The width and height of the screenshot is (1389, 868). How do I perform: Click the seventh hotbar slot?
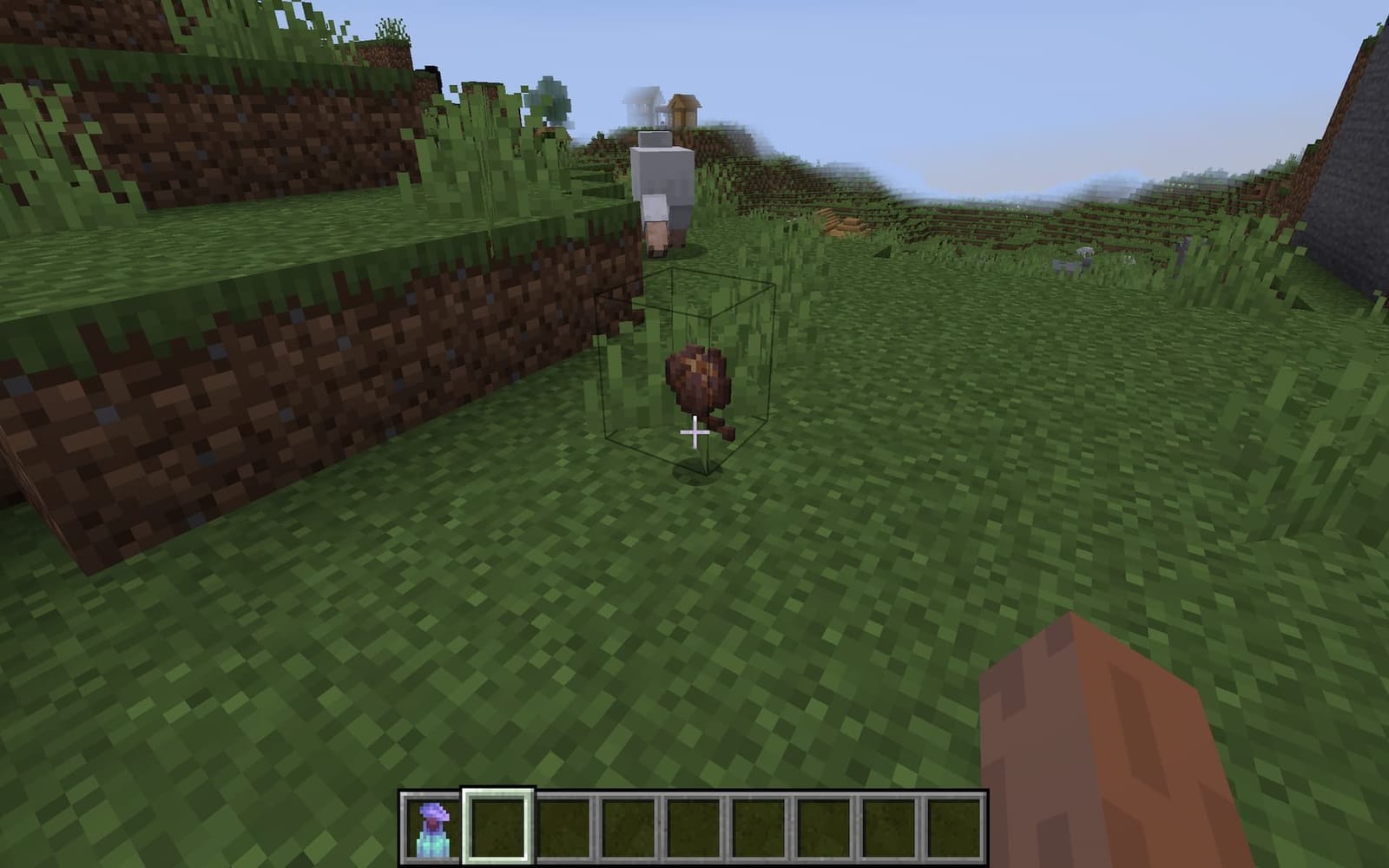823,826
